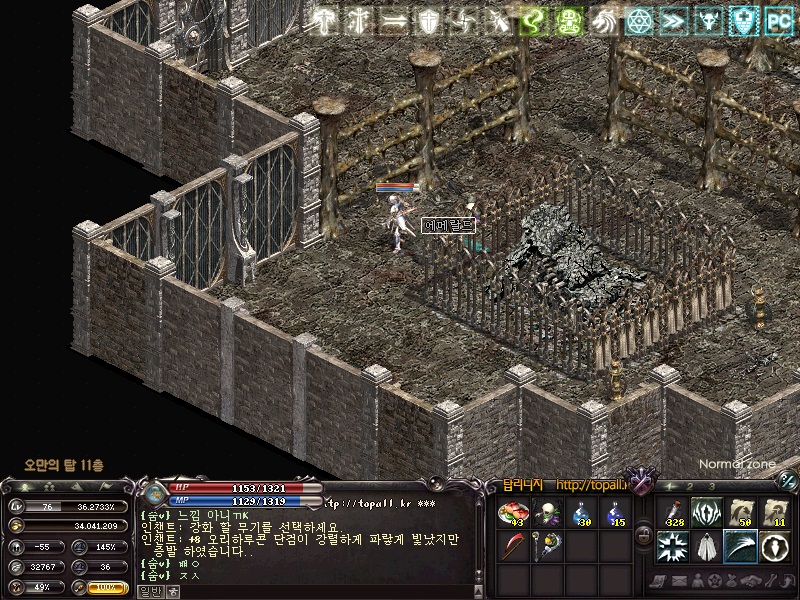Use the scroll with 50 count

click(x=740, y=513)
